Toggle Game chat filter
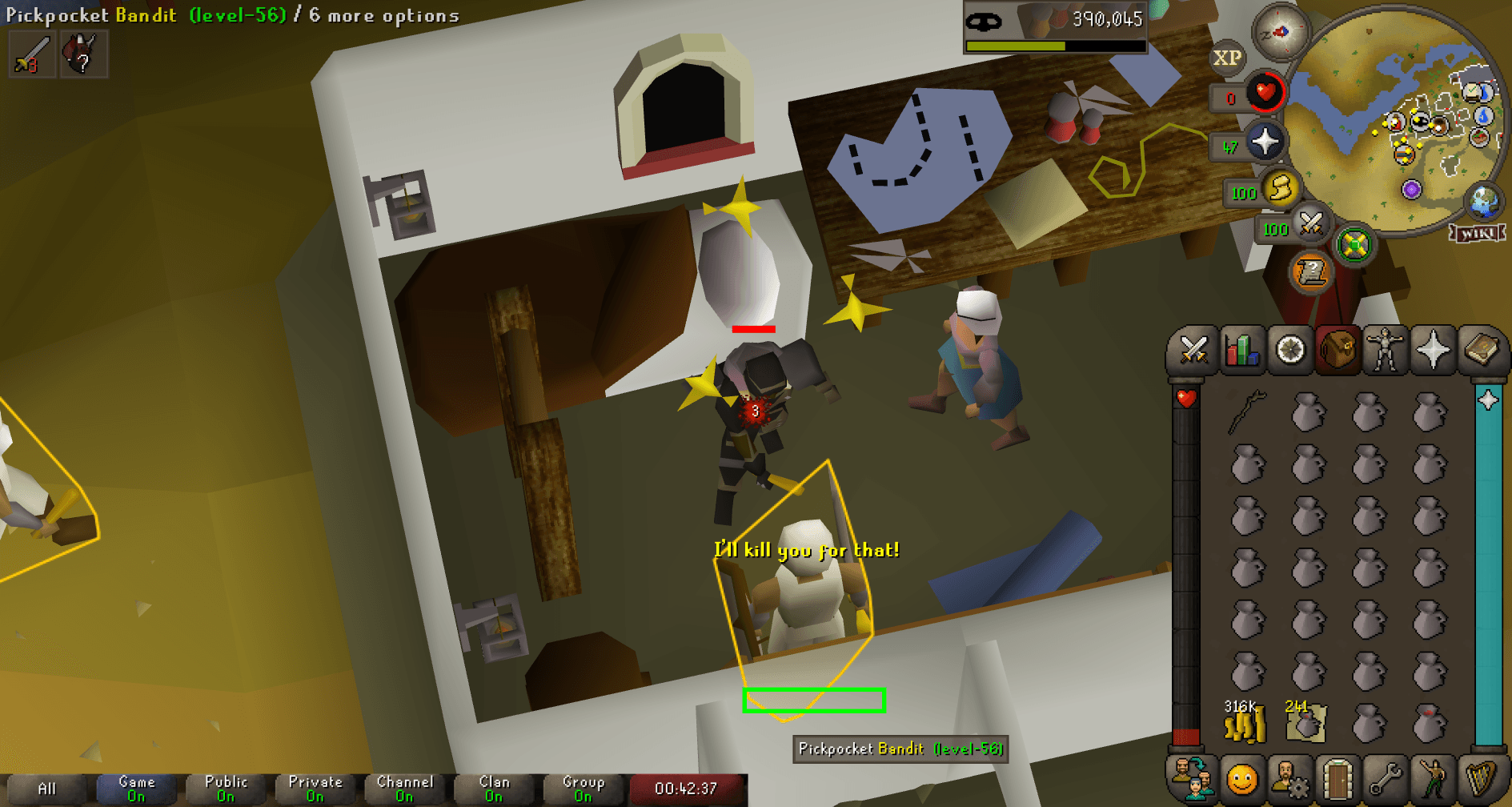The width and height of the screenshot is (1512, 807). point(136,786)
